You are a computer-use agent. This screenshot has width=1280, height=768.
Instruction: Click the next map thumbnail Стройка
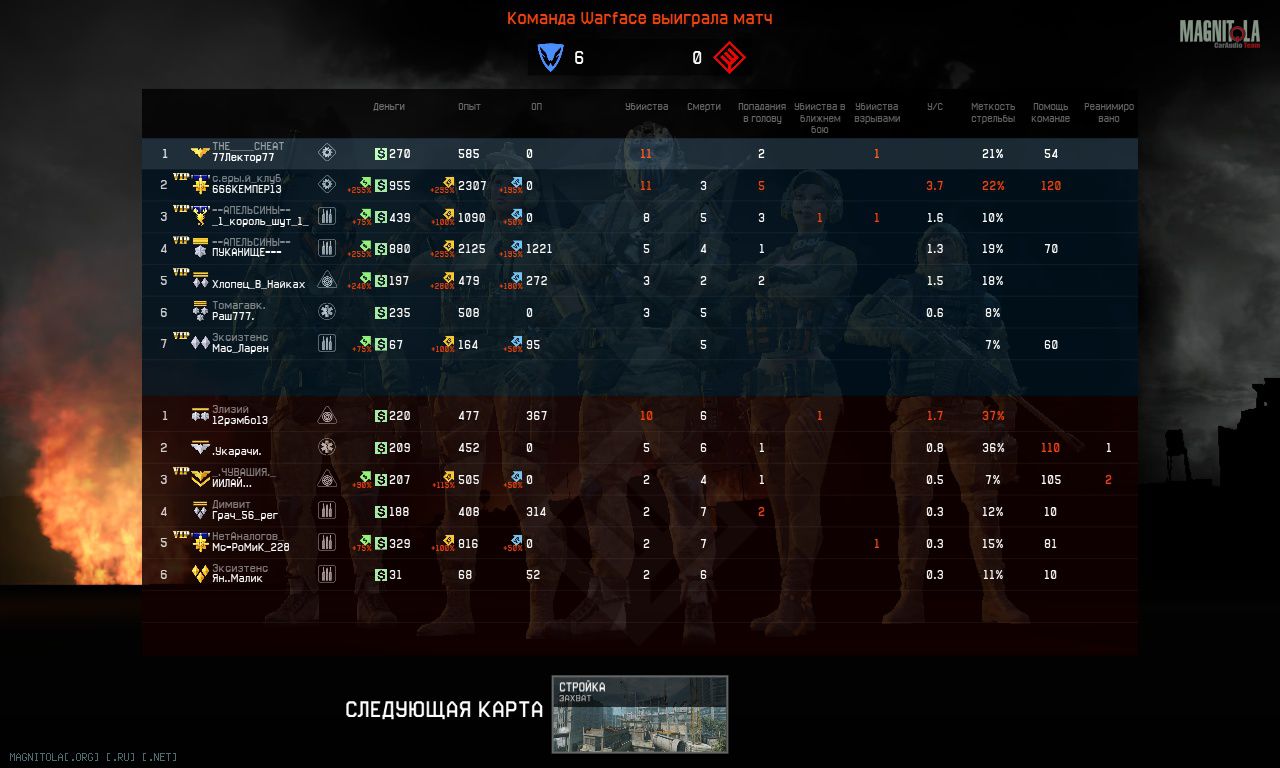point(640,714)
